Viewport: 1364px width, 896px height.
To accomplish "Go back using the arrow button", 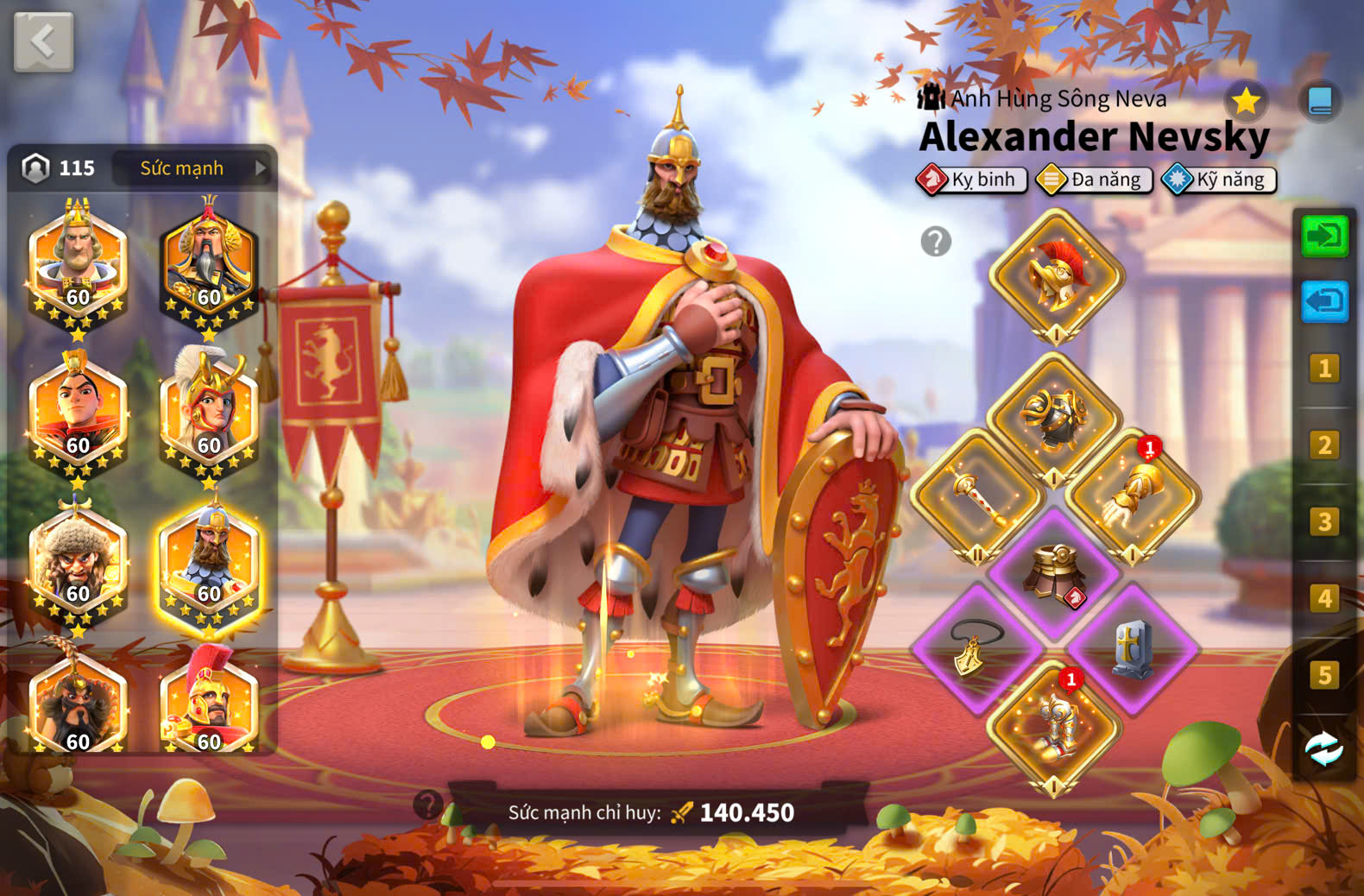I will coord(43,41).
